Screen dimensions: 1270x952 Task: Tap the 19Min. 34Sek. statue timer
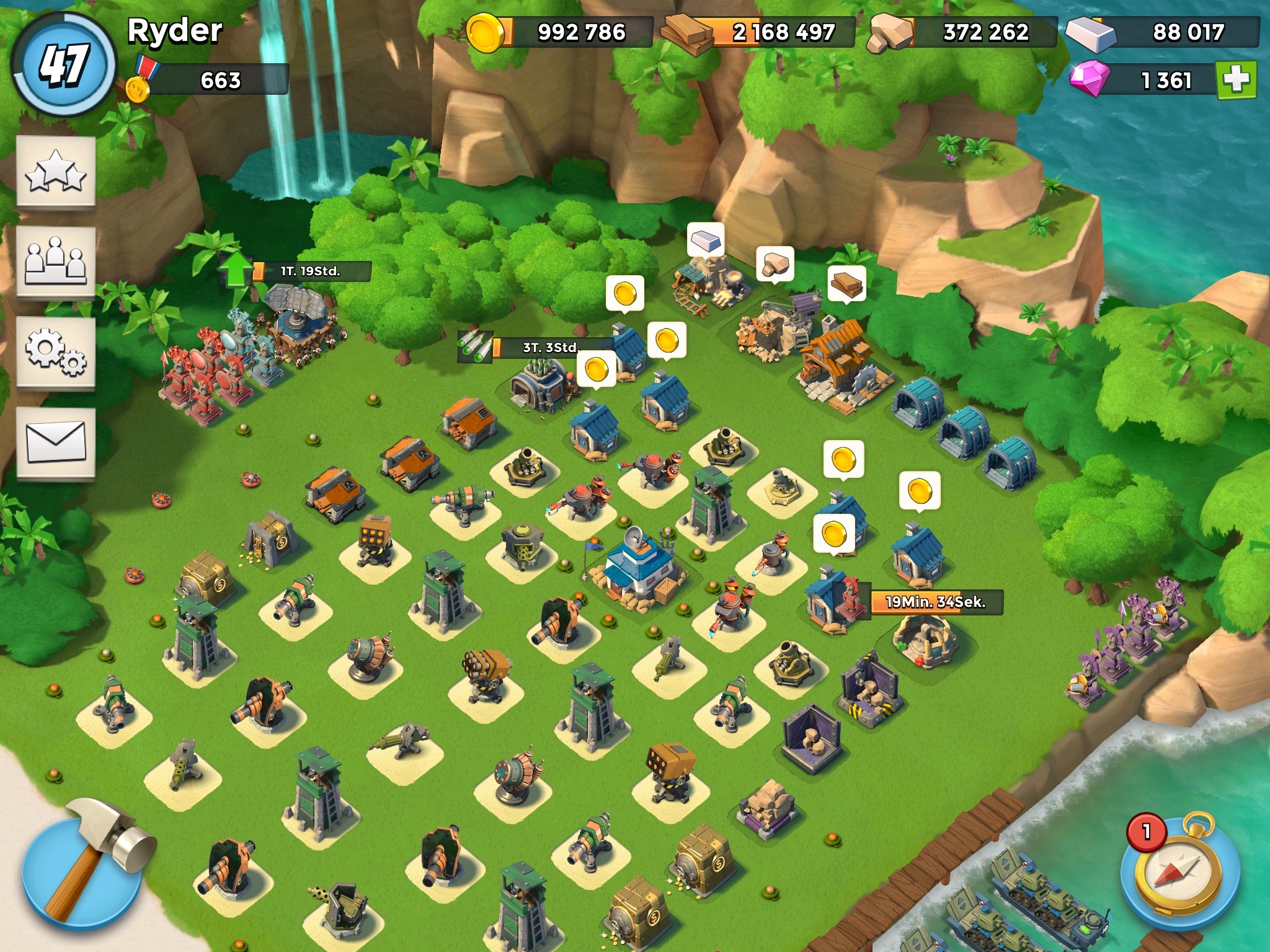pos(935,602)
